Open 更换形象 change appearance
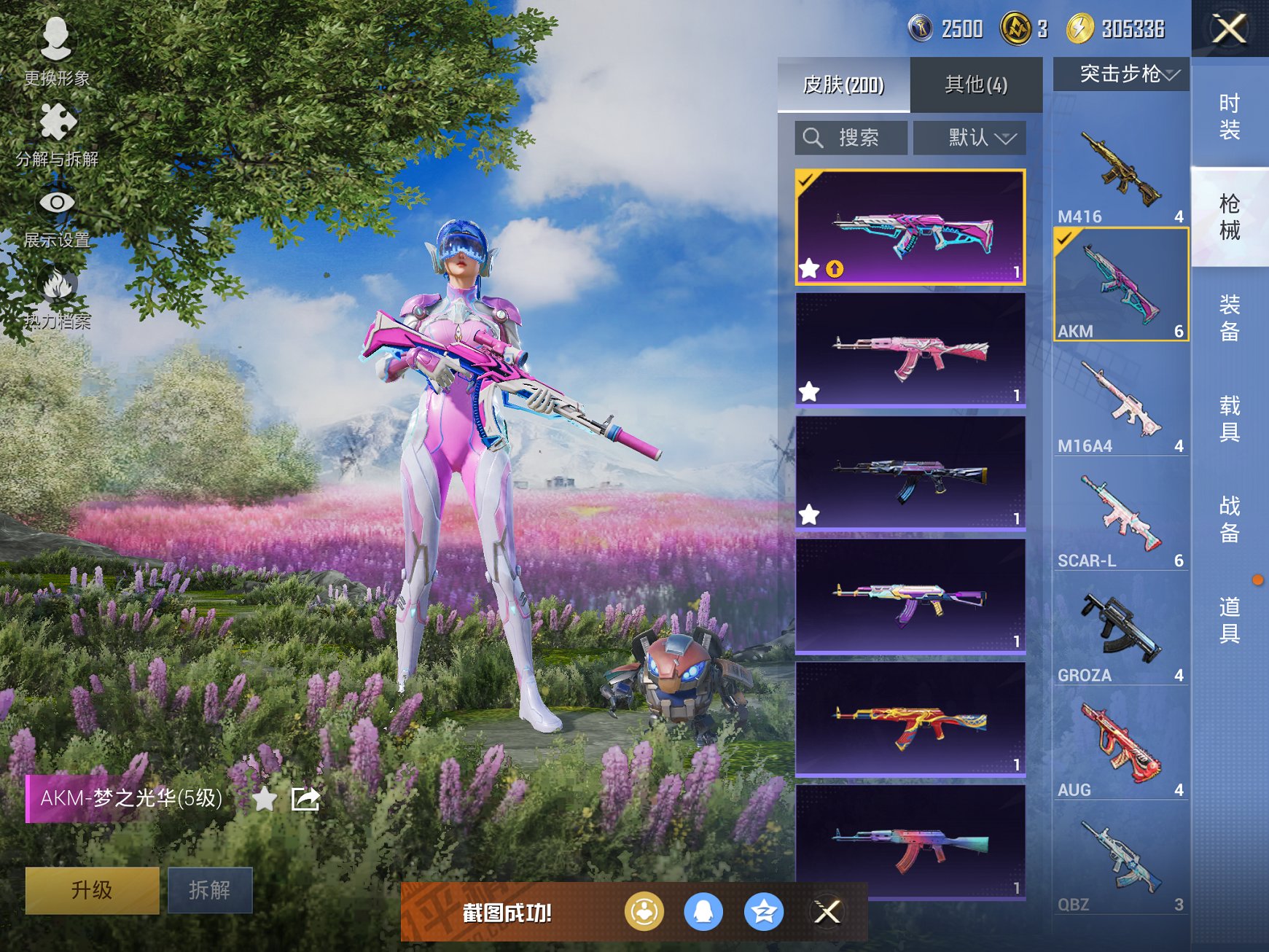 (x=56, y=51)
